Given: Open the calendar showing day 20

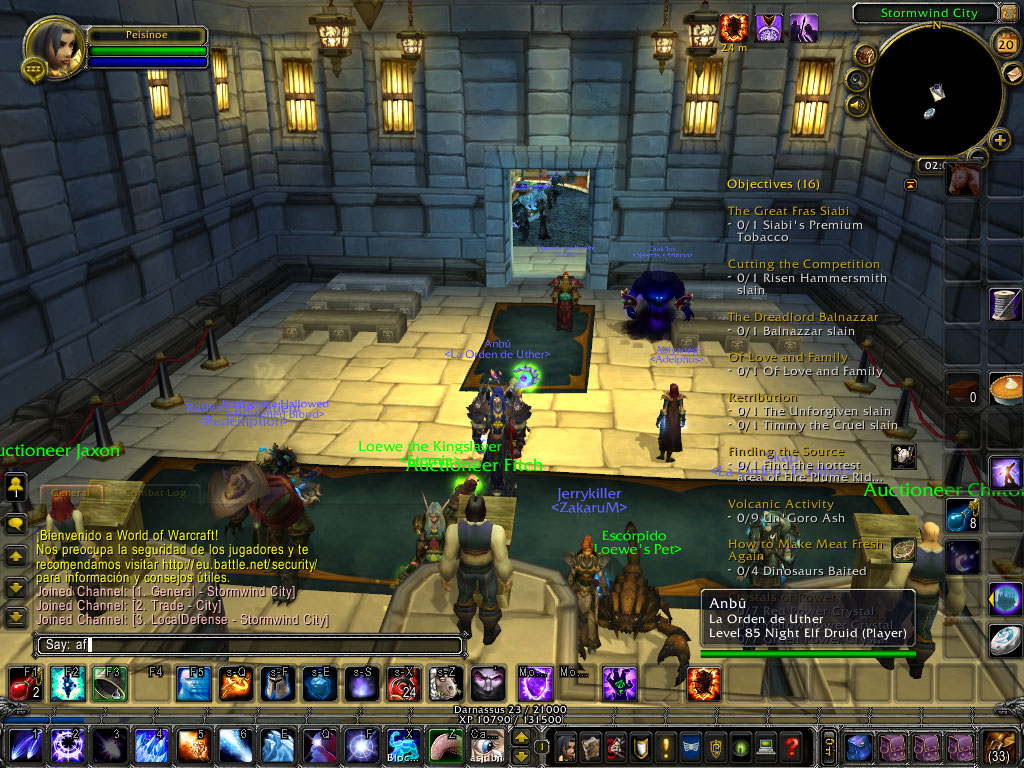Looking at the screenshot, I should click(1006, 42).
